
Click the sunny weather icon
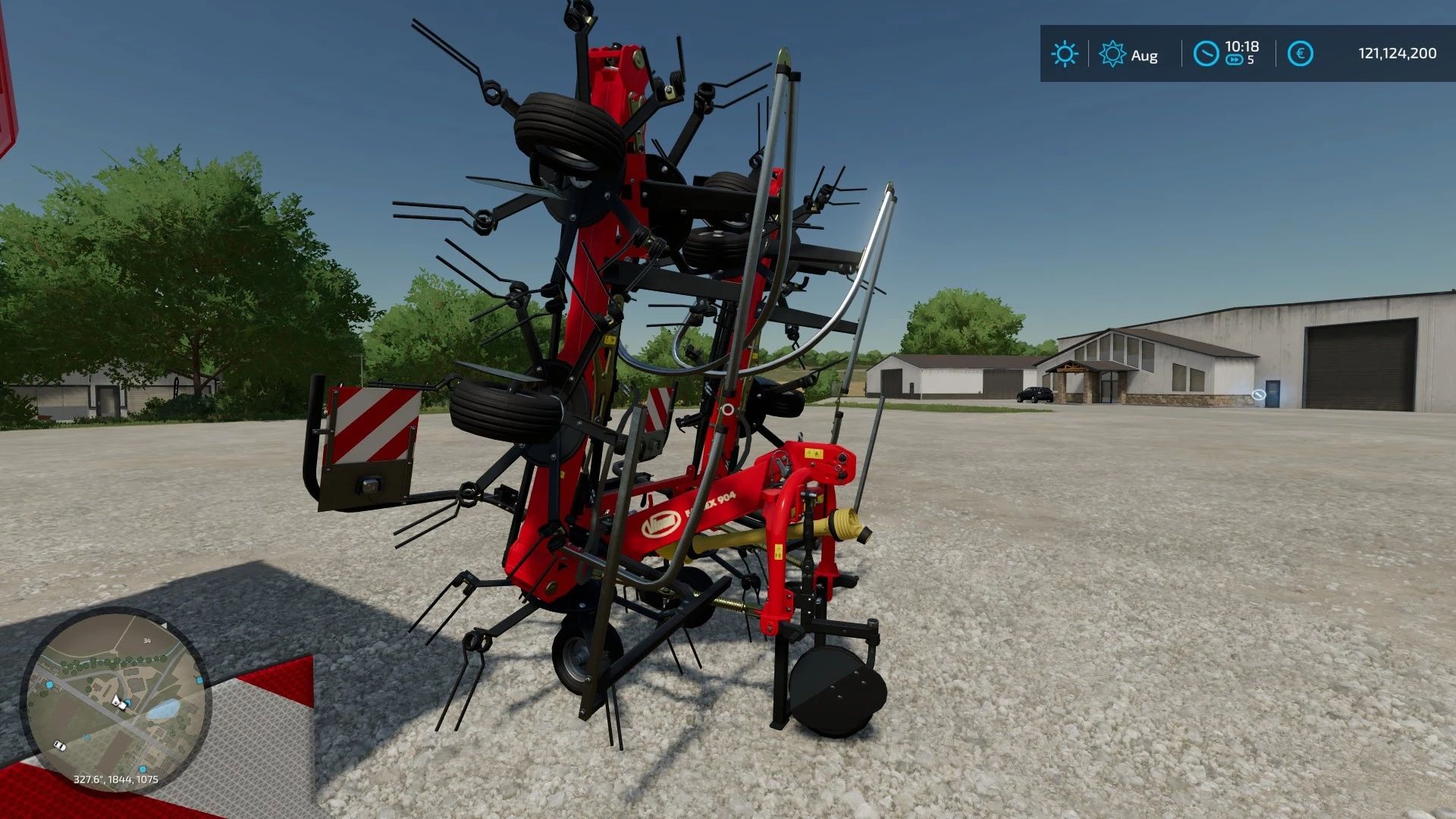tap(1064, 54)
